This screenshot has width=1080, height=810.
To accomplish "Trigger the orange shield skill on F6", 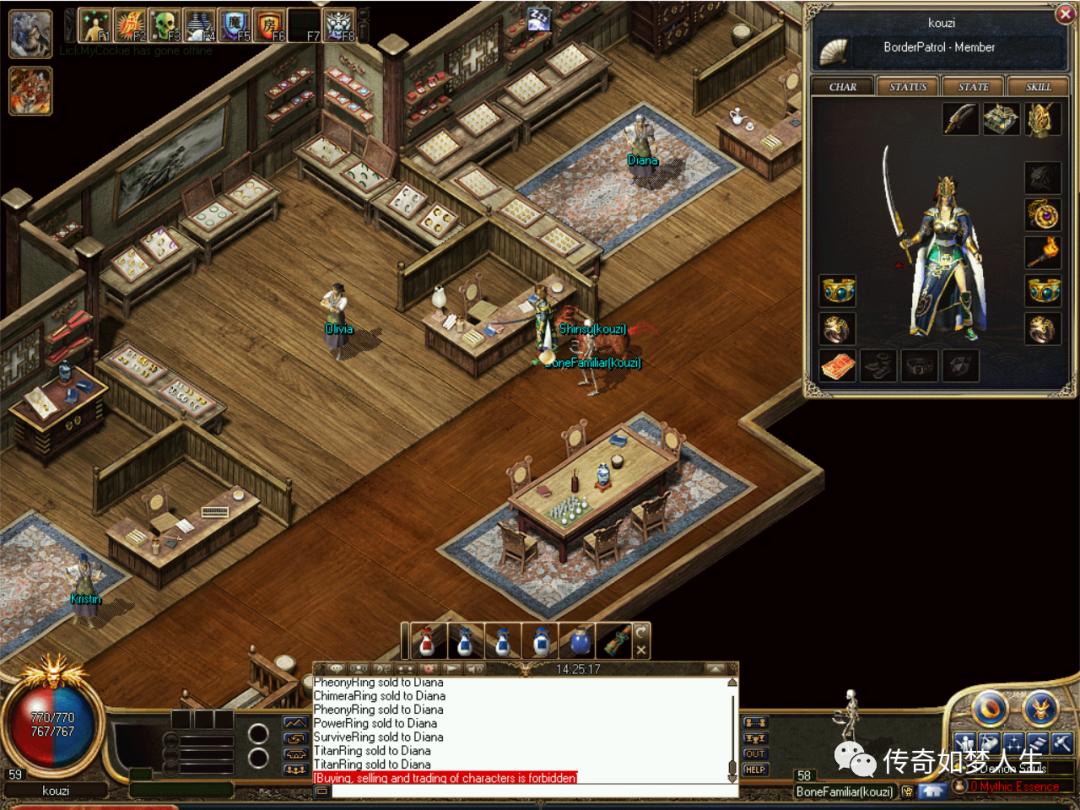I will click(269, 24).
